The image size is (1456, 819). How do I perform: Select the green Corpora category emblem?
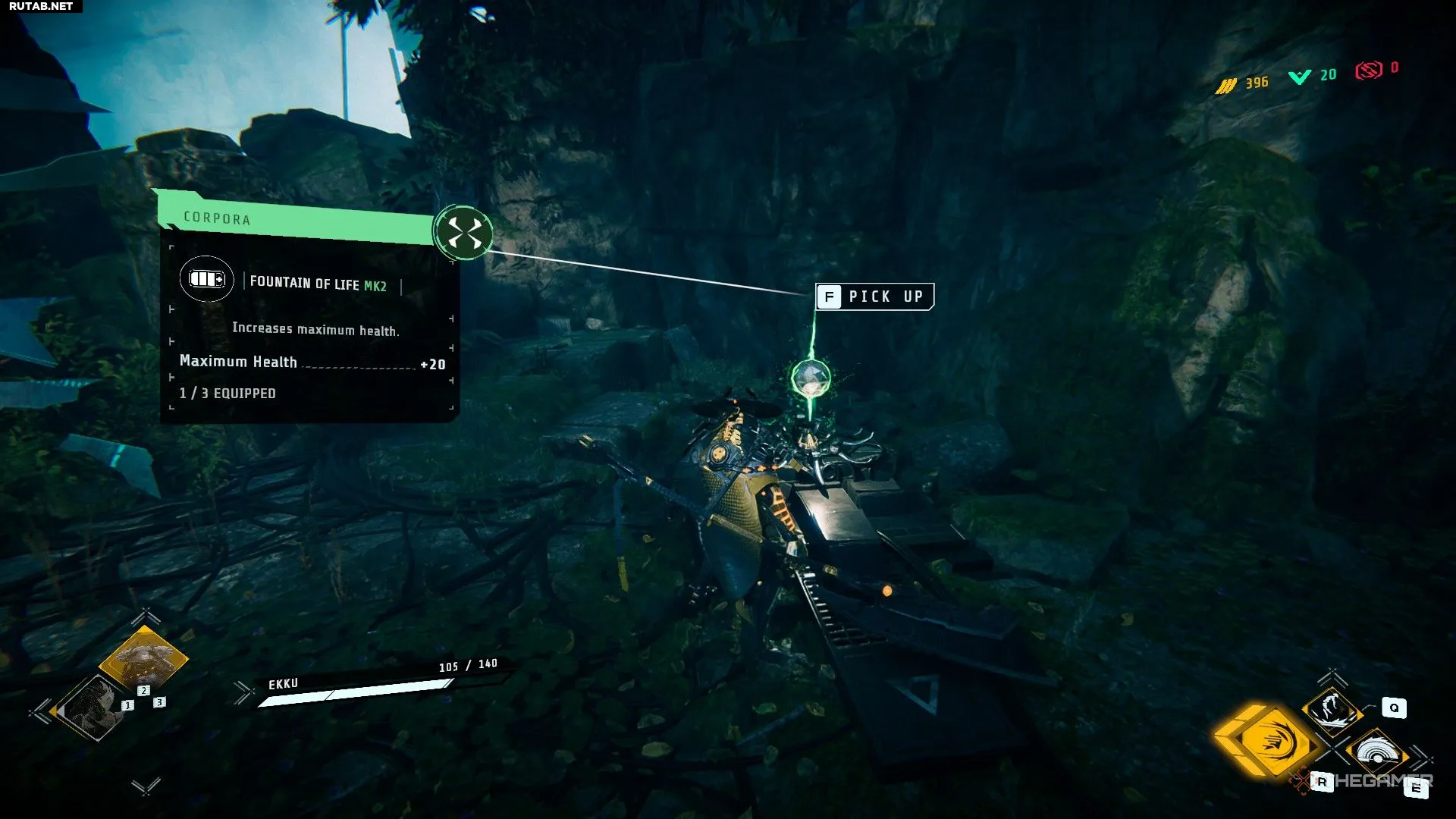click(464, 232)
